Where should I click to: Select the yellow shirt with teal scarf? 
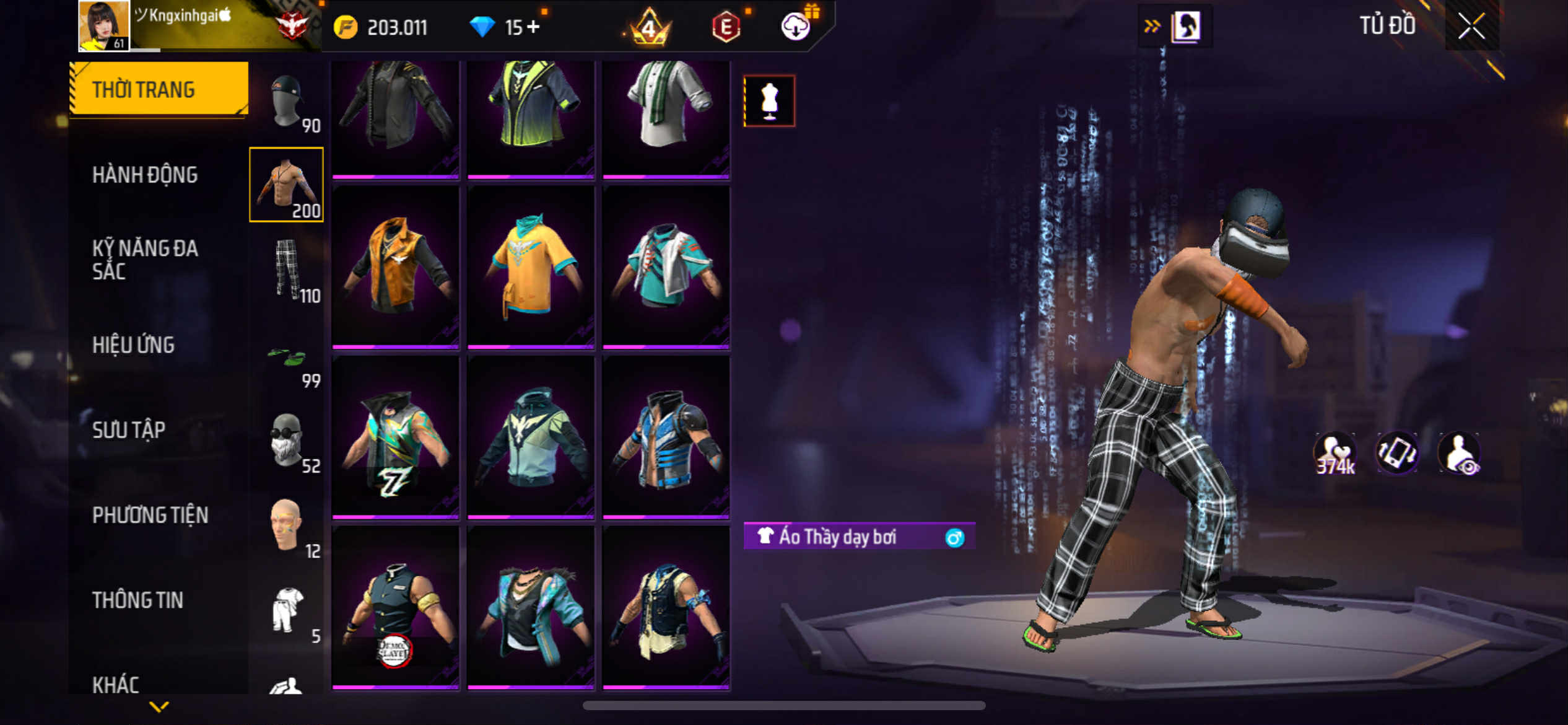pyautogui.click(x=531, y=265)
